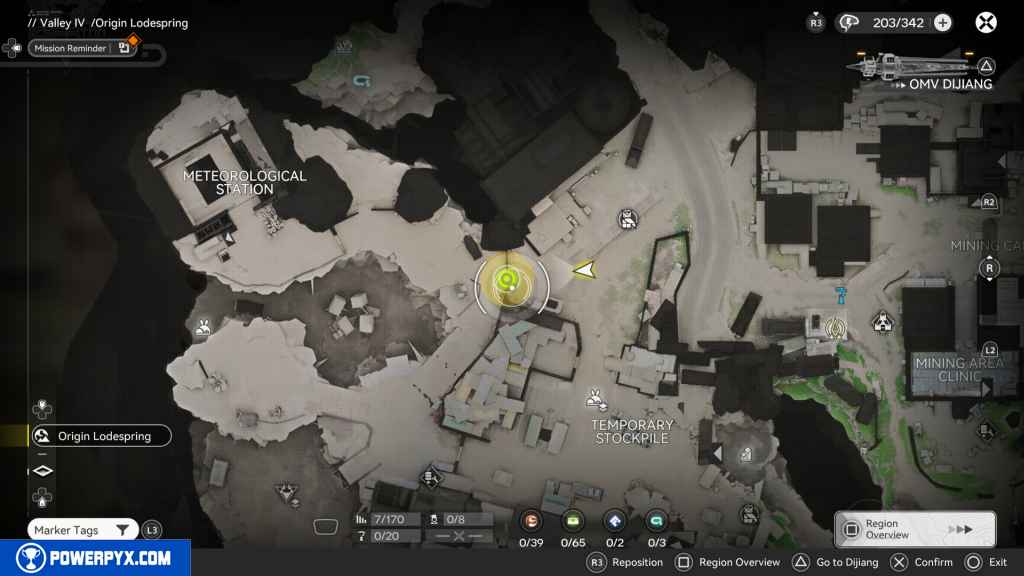Add stamina with the plus button
Viewport: 1024px width, 576px height.
942,23
